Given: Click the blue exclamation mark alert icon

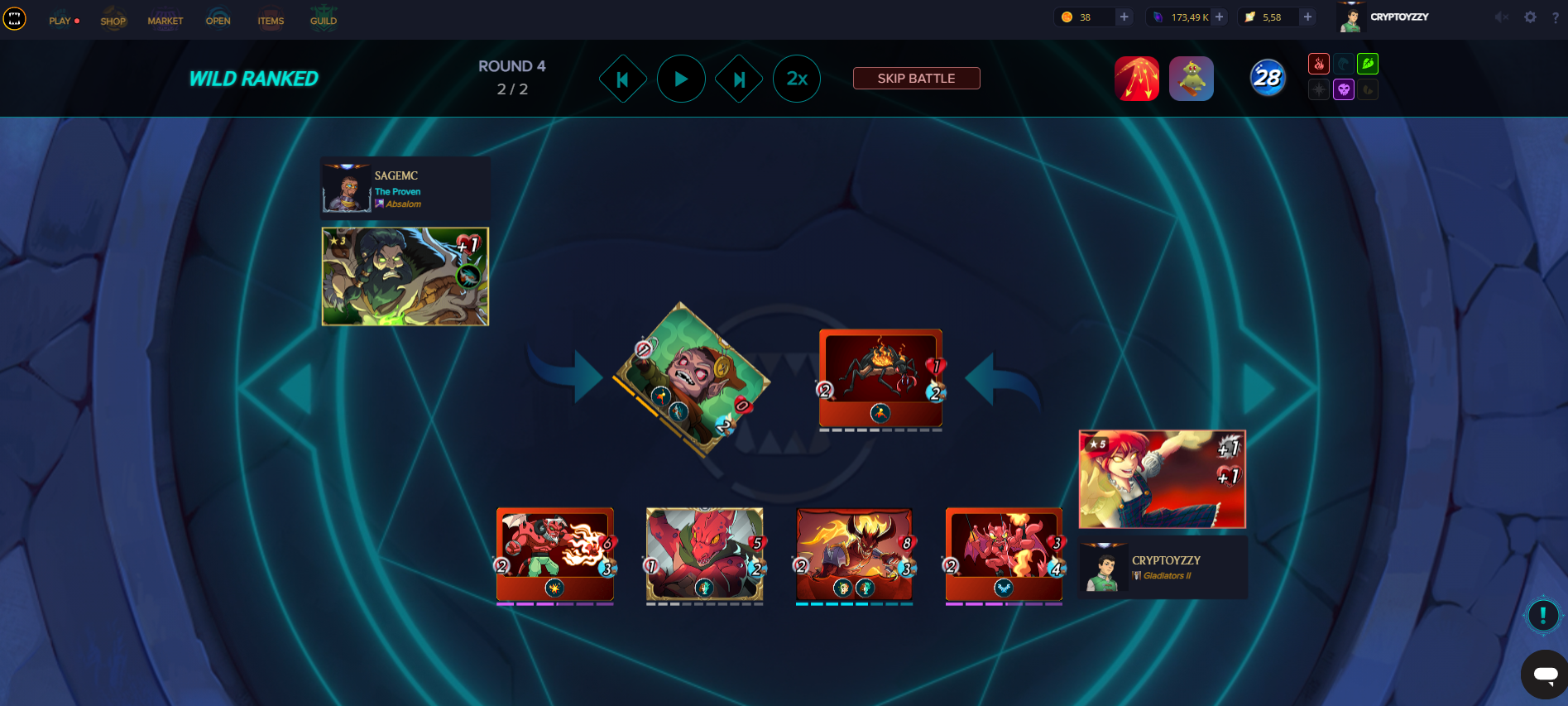Looking at the screenshot, I should pos(1542,615).
